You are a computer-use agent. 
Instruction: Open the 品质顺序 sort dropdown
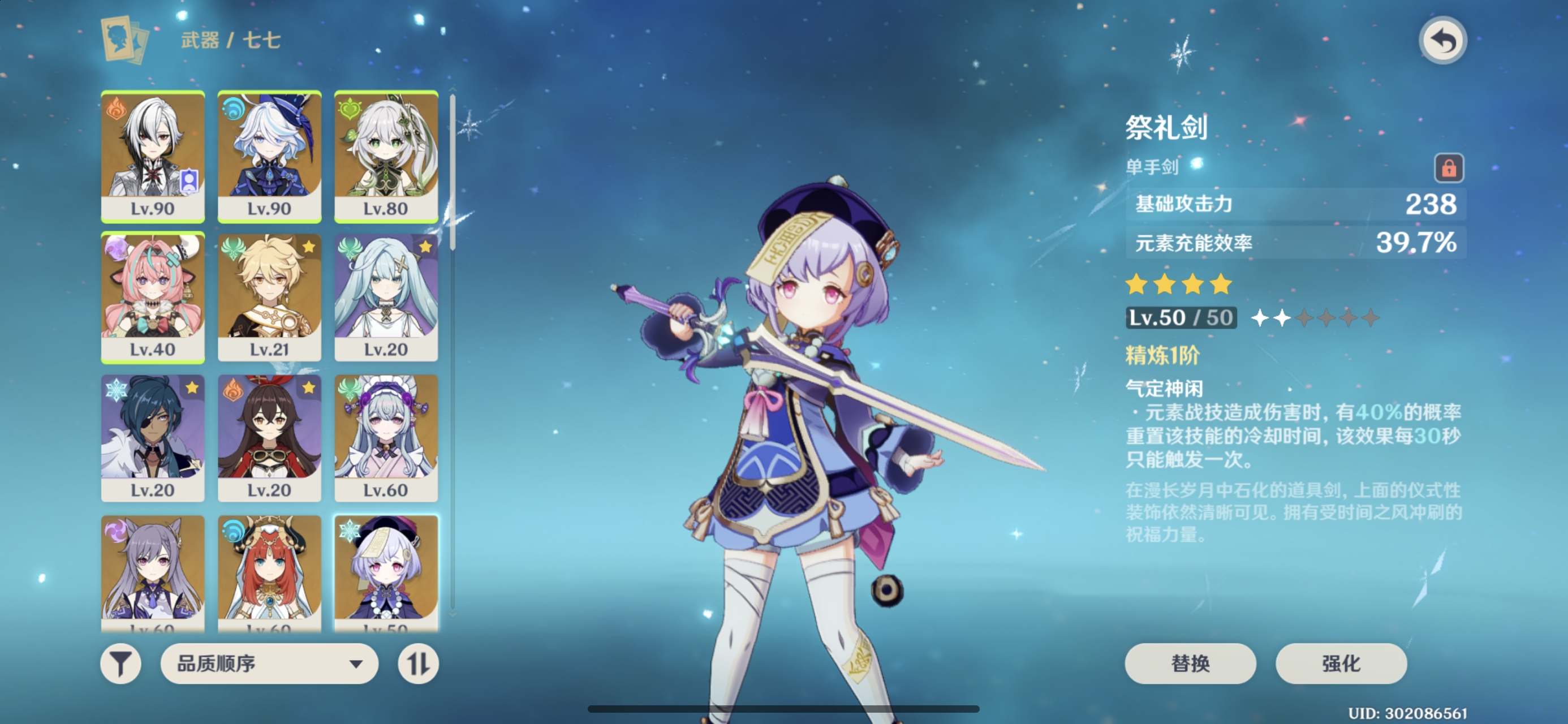tap(269, 663)
